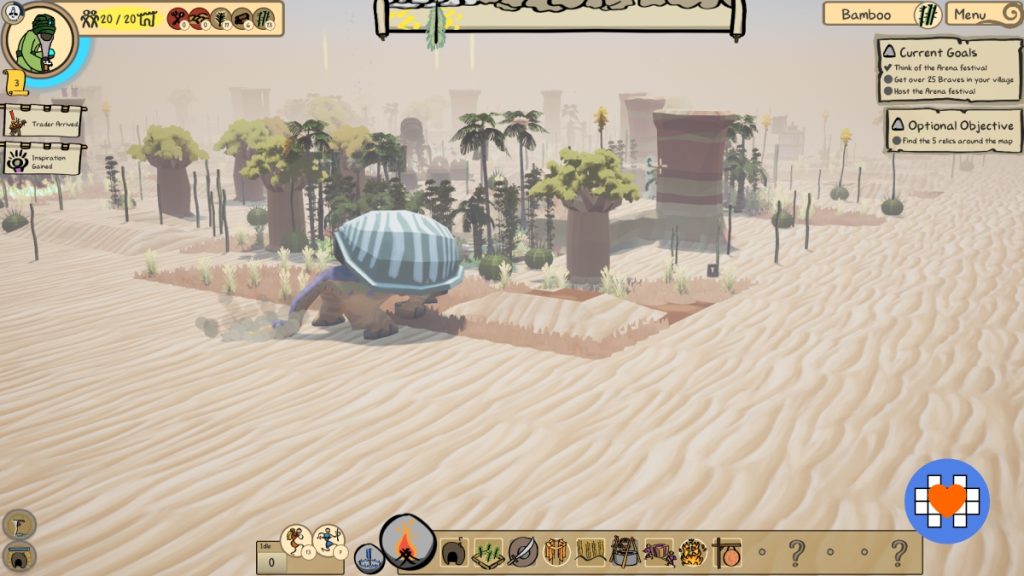Open the Trader Arrived notification
Image resolution: width=1024 pixels, height=576 pixels.
[43, 122]
